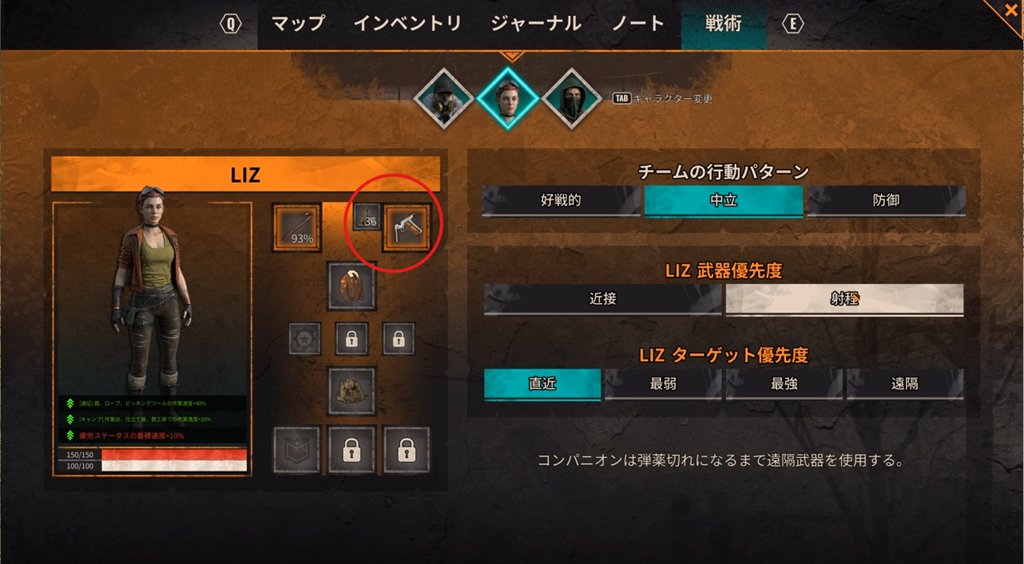
Task: Select 直近 target priority
Action: point(542,384)
